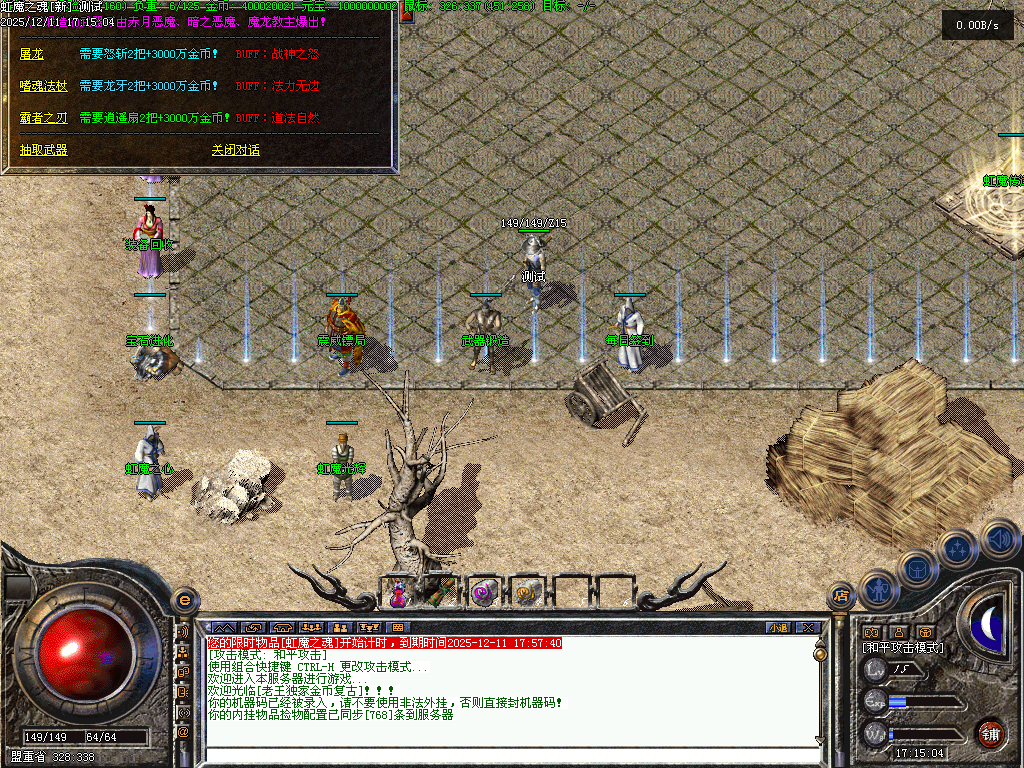This screenshot has width=1024, height=768.
Task: Open the character equipment round button
Action: pos(878,588)
